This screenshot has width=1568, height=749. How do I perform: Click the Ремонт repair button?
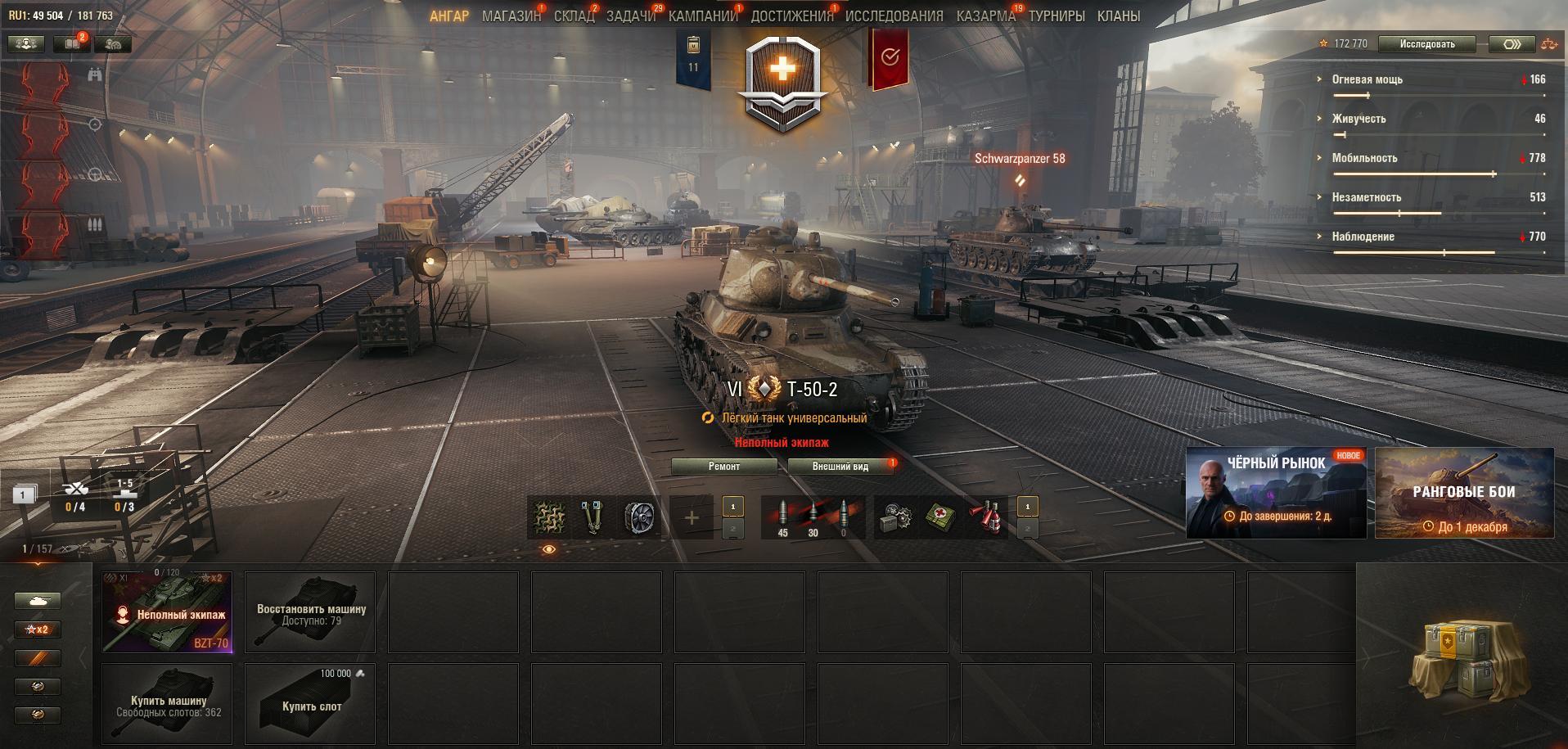coord(723,467)
